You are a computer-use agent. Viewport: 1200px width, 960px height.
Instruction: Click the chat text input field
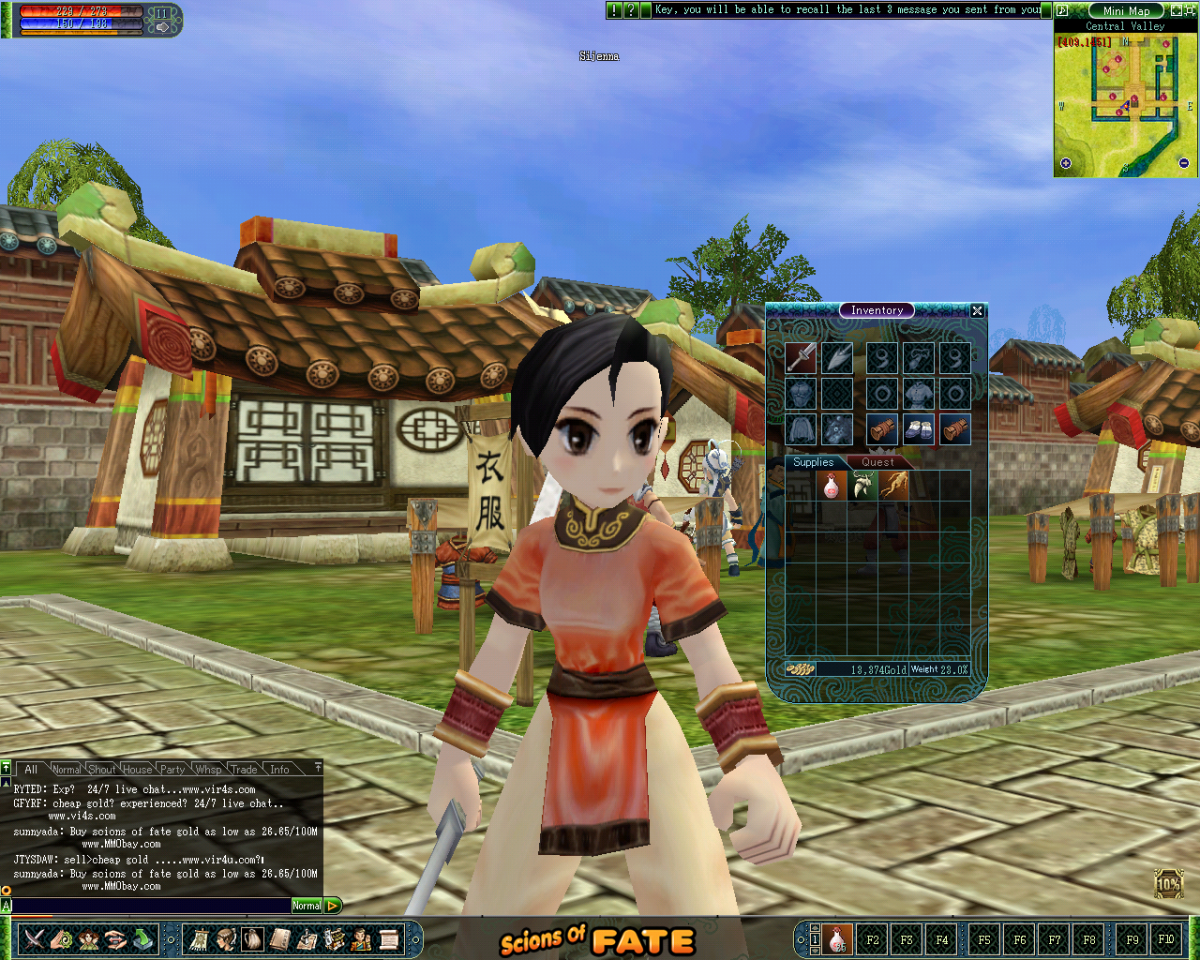point(150,906)
